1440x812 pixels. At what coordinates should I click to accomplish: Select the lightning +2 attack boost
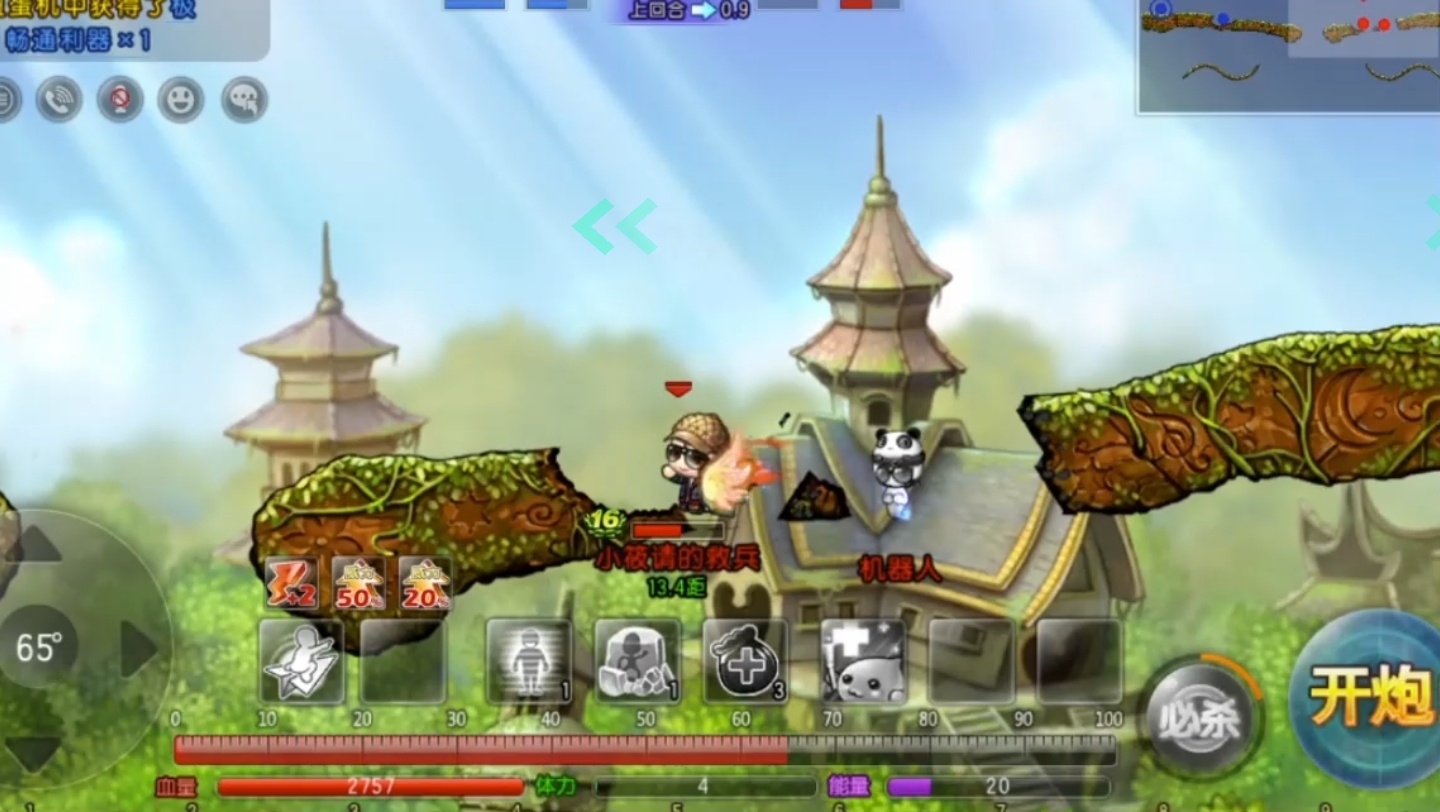coord(292,583)
